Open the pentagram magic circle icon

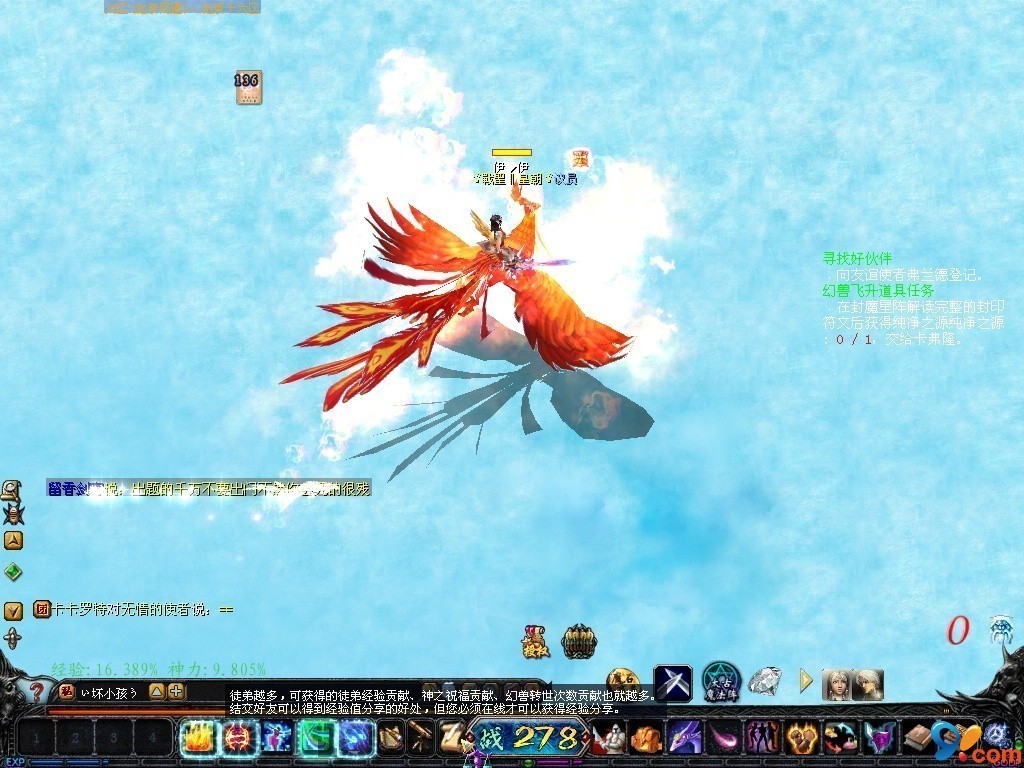(x=720, y=683)
